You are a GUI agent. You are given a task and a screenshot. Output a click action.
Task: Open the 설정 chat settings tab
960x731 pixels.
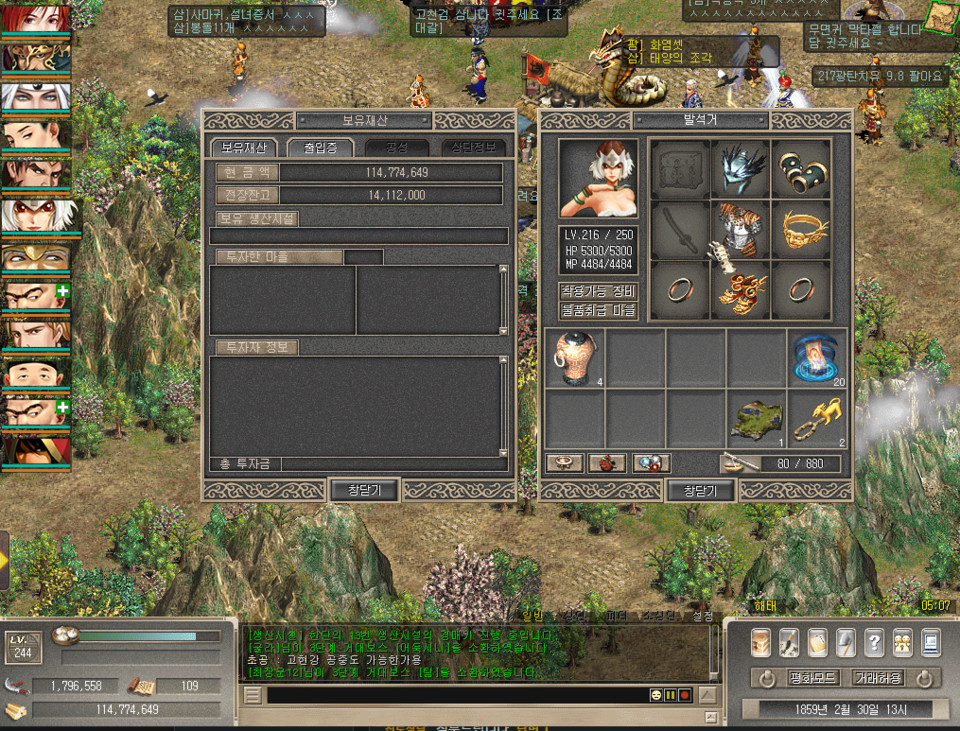pos(703,615)
